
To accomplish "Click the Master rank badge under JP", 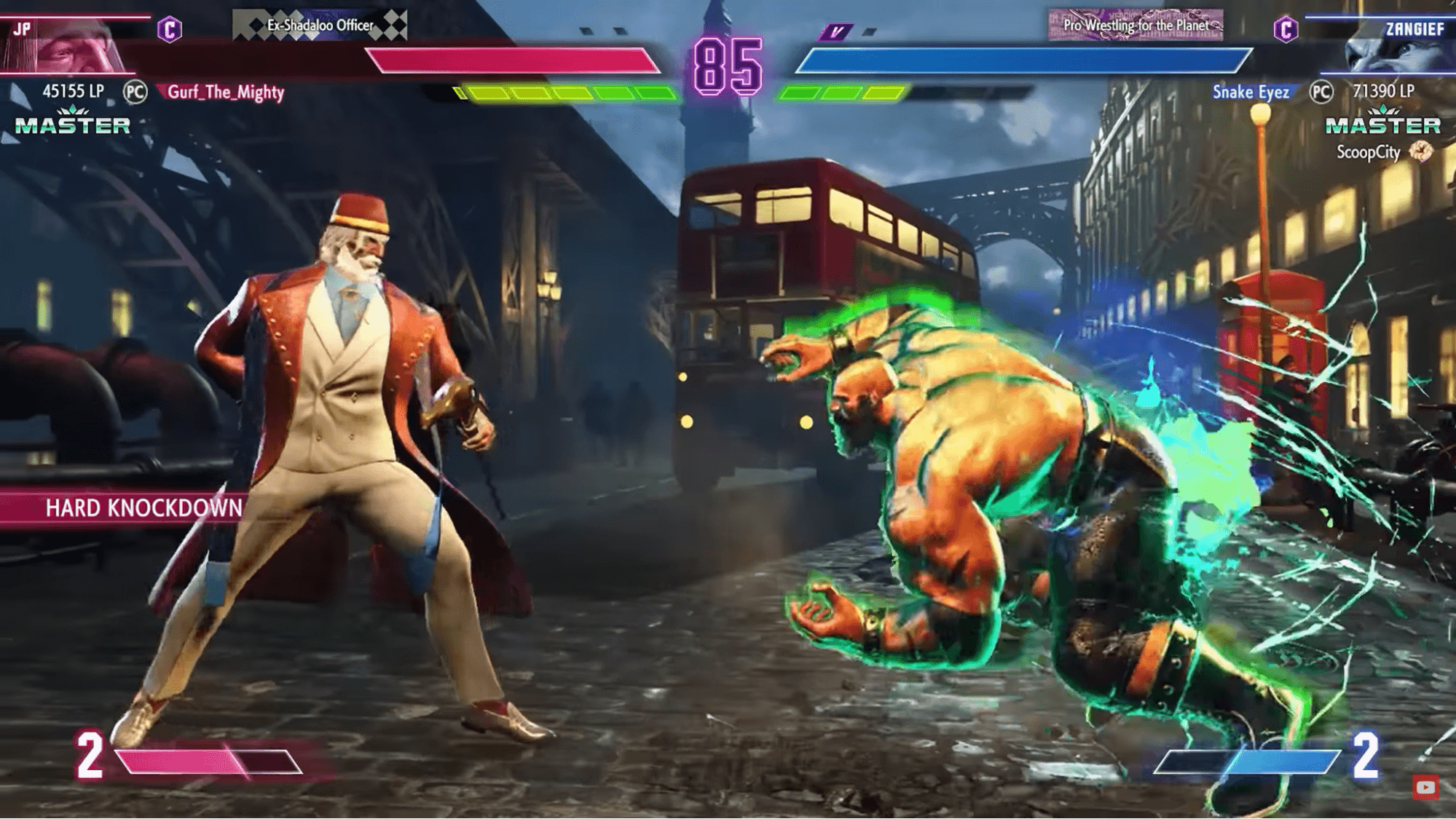I will [x=73, y=122].
